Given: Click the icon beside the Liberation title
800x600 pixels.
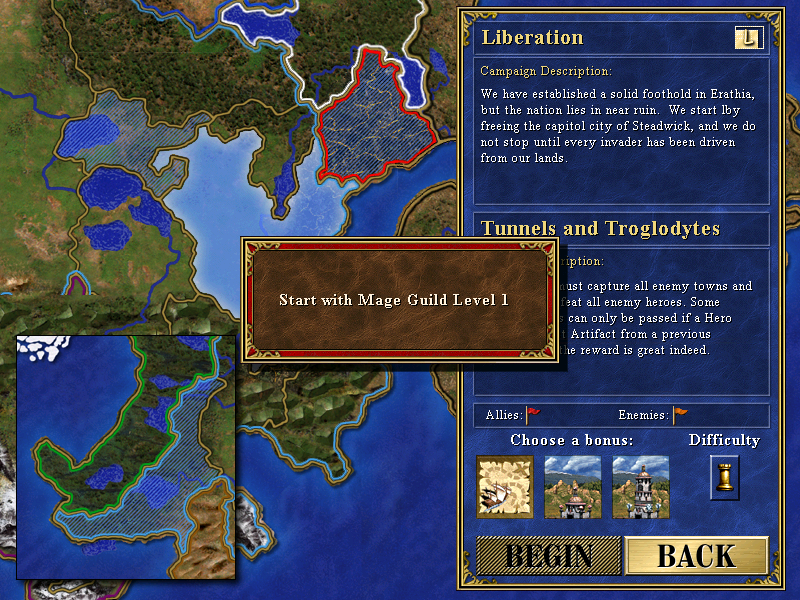Looking at the screenshot, I should click(748, 38).
